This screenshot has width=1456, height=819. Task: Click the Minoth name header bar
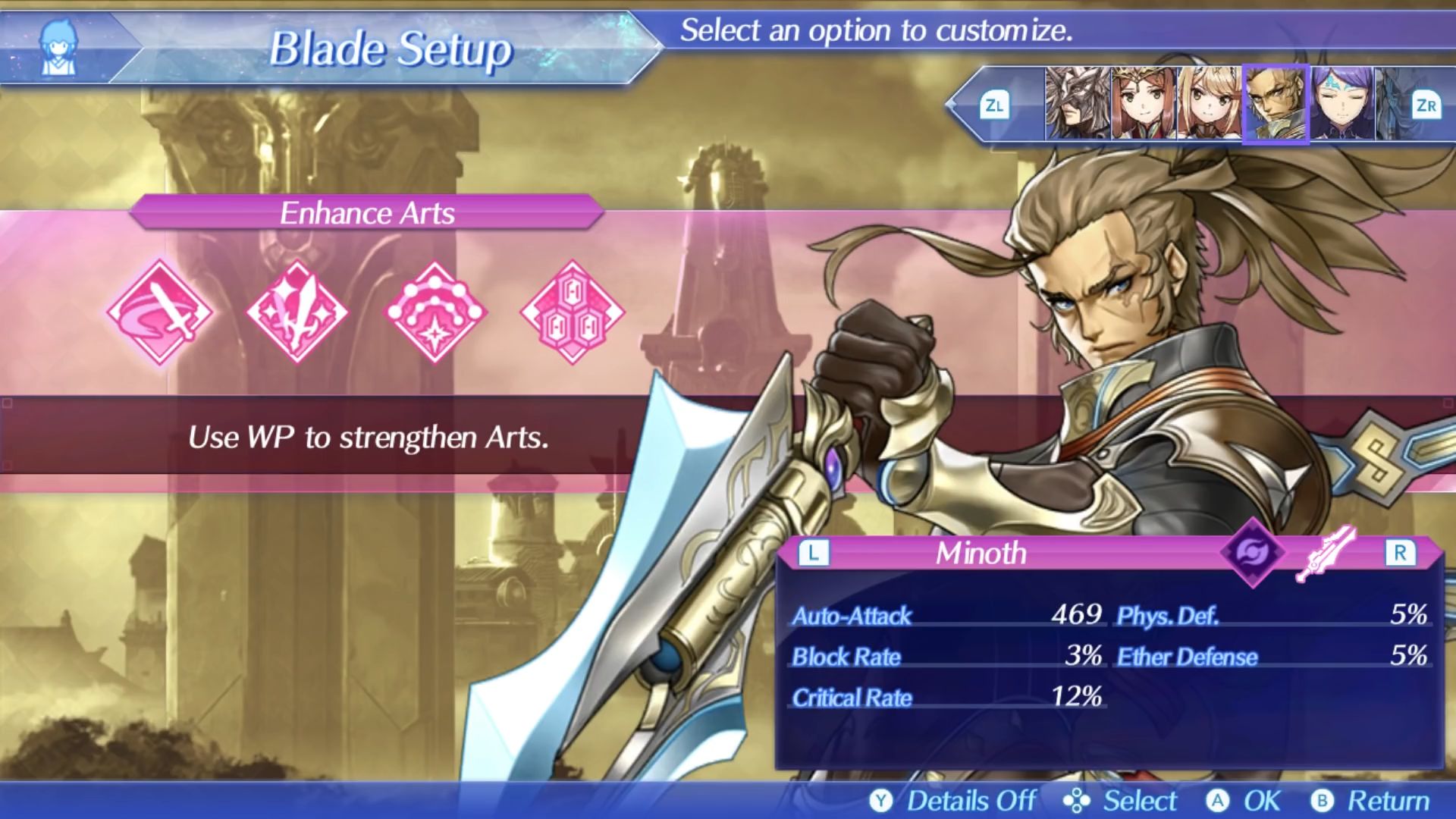click(981, 554)
